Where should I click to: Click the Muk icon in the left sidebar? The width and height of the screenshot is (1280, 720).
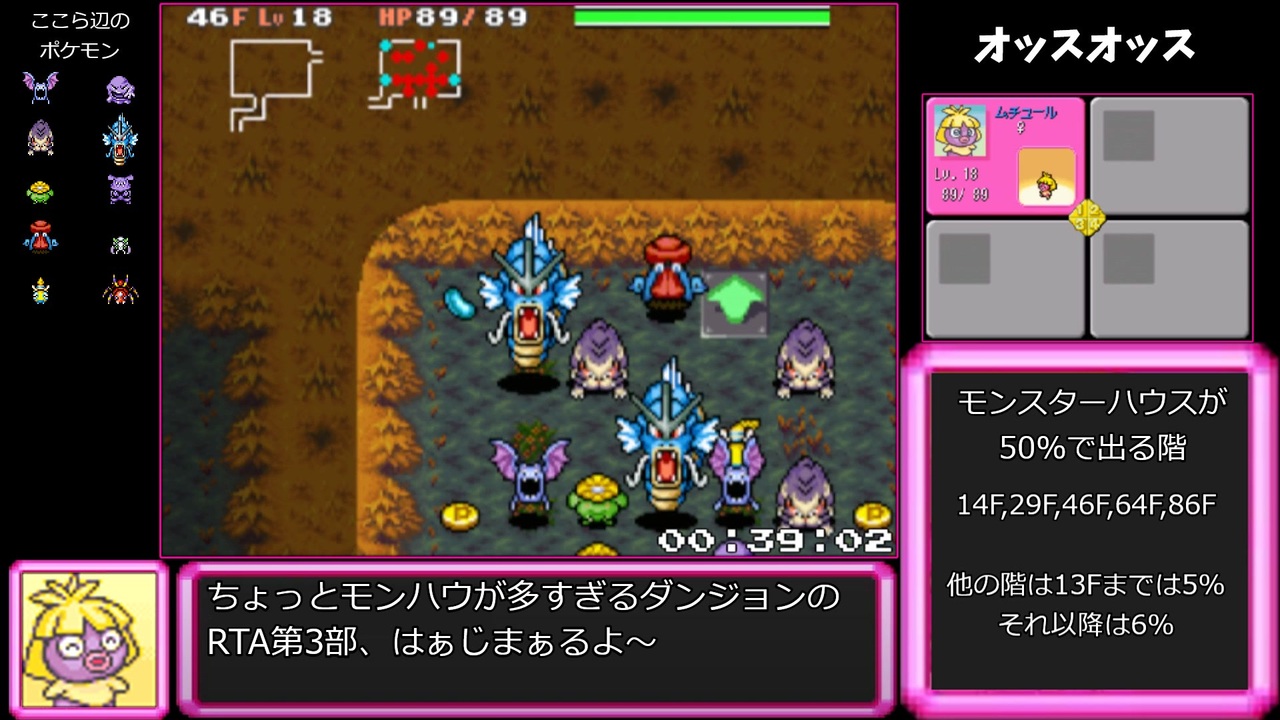point(118,88)
